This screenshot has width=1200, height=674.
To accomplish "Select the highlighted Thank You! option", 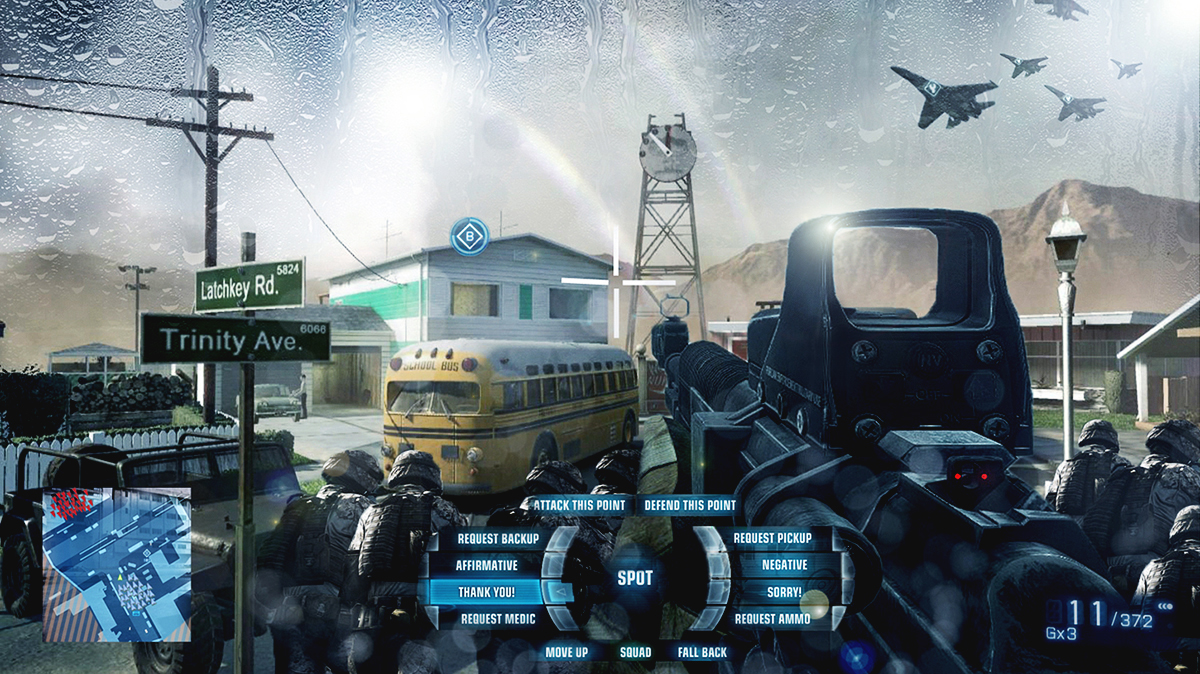I will (x=486, y=592).
